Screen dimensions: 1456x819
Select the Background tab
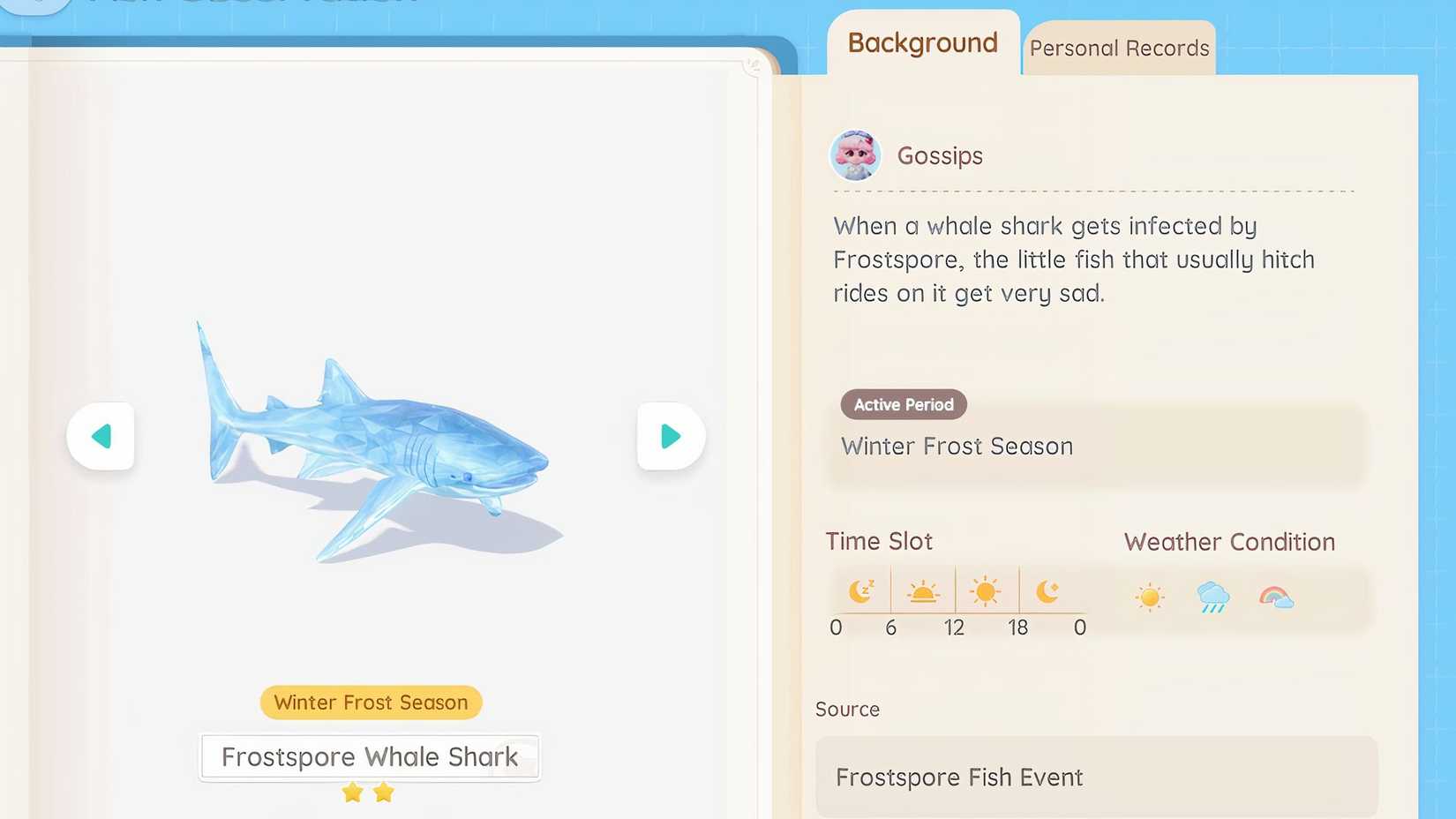(x=921, y=42)
